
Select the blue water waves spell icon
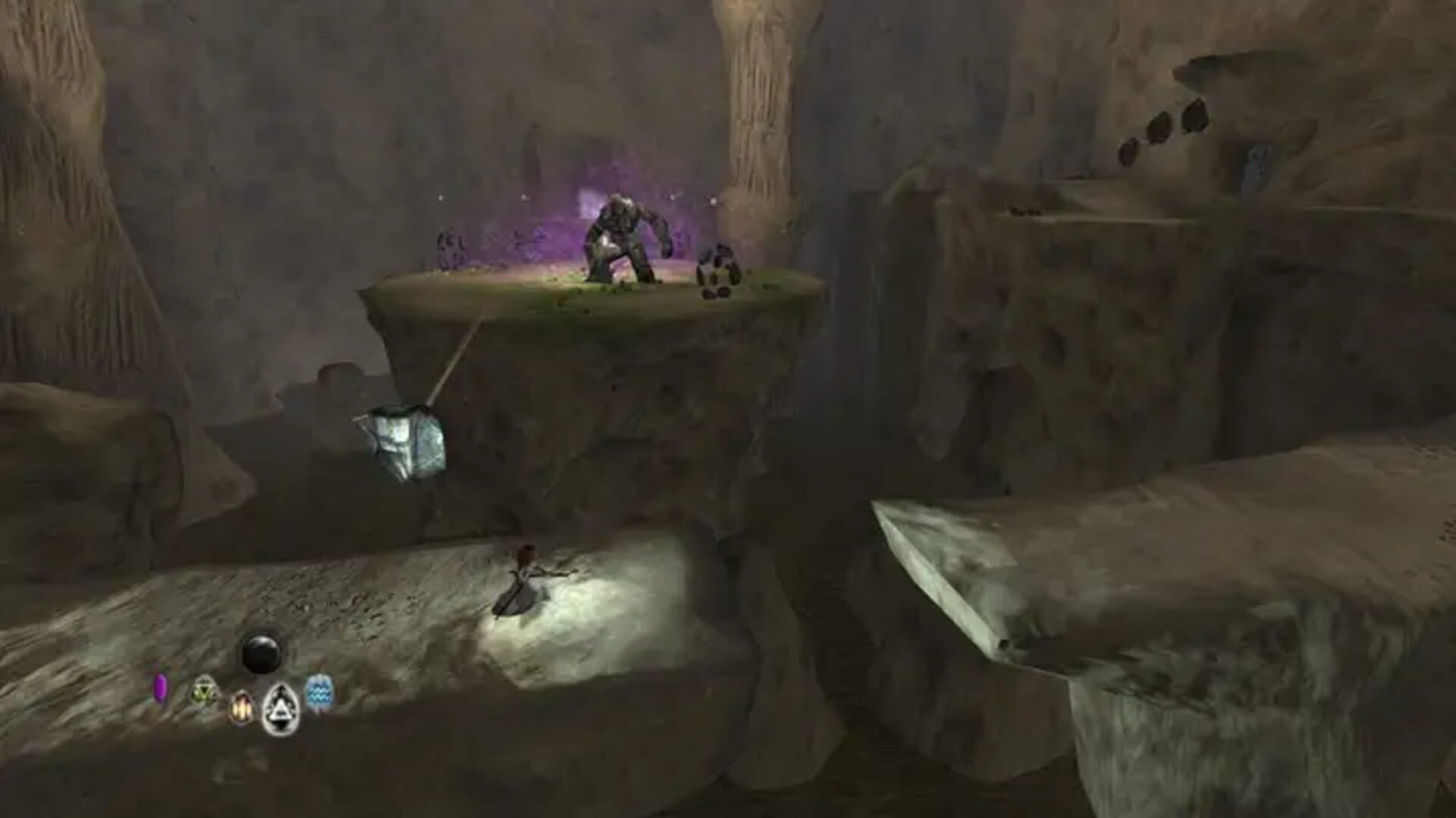coord(319,696)
